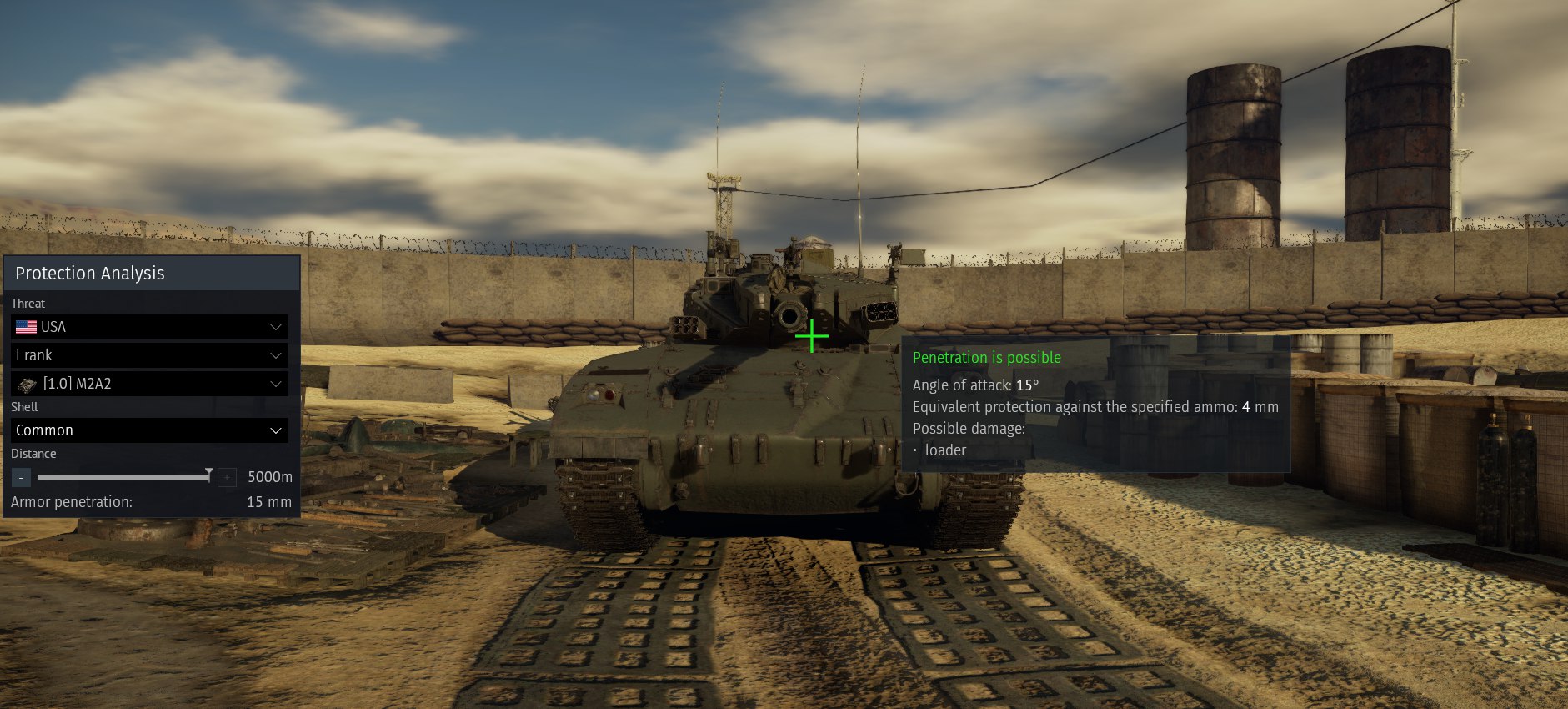Open the USA threat country dropdown
Image resolution: width=1568 pixels, height=709 pixels.
(149, 327)
